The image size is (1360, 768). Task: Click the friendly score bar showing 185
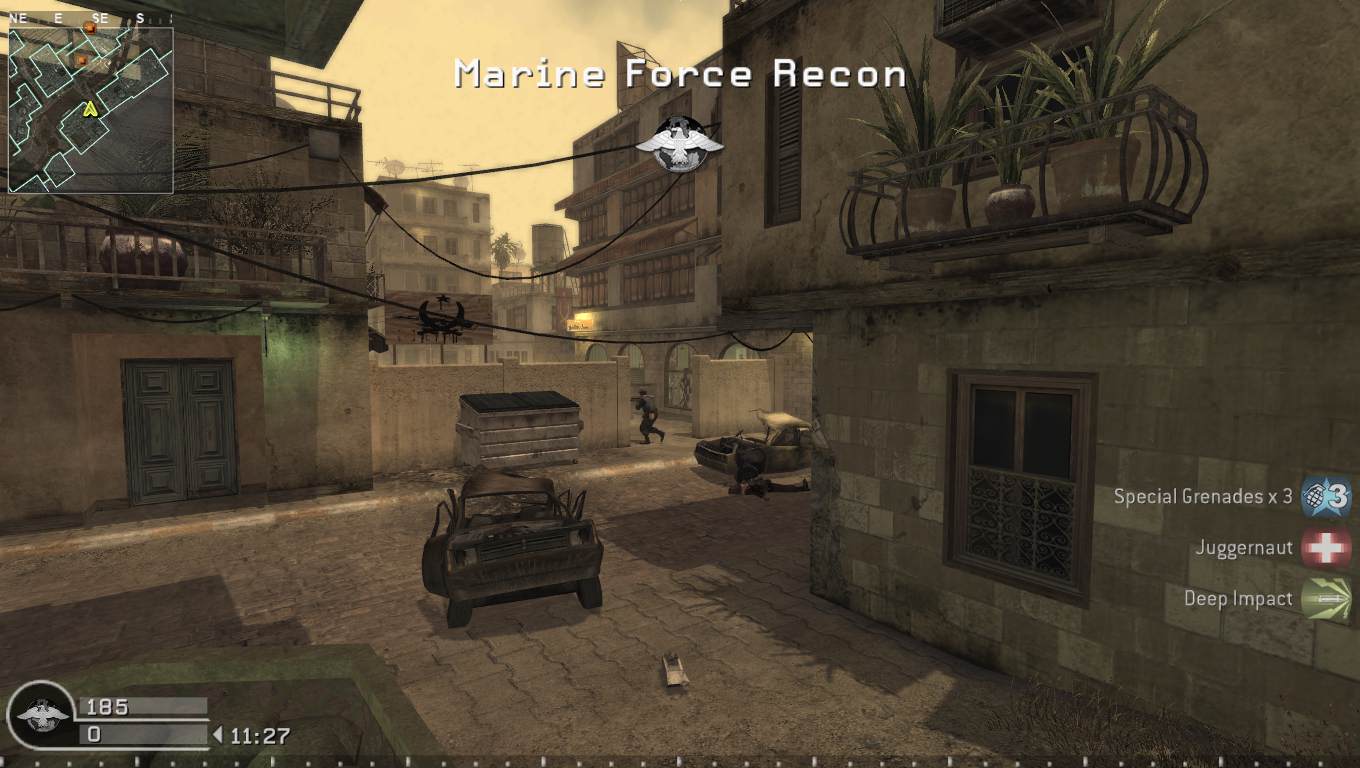coord(140,707)
